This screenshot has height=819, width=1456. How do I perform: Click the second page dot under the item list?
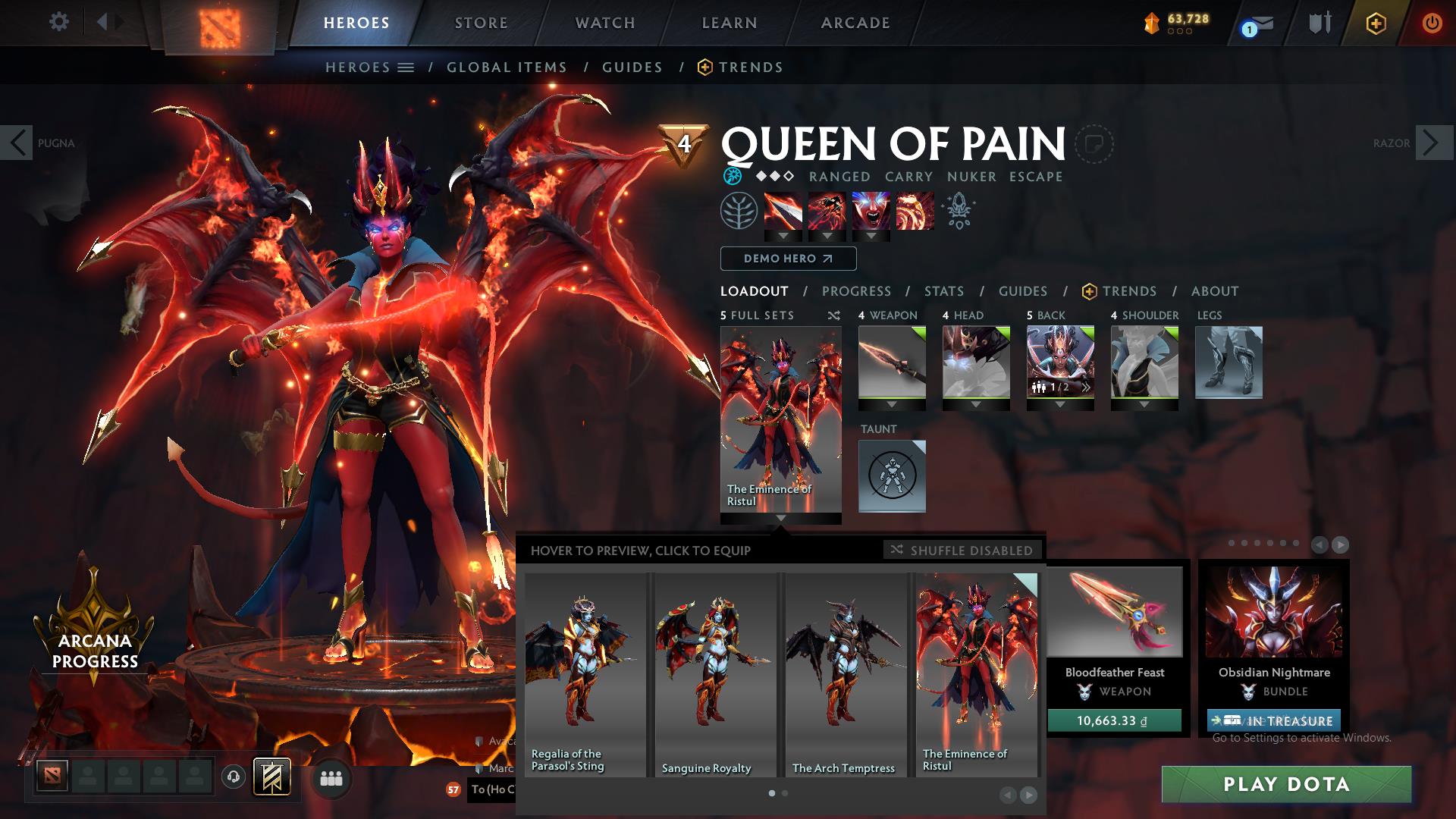783,793
